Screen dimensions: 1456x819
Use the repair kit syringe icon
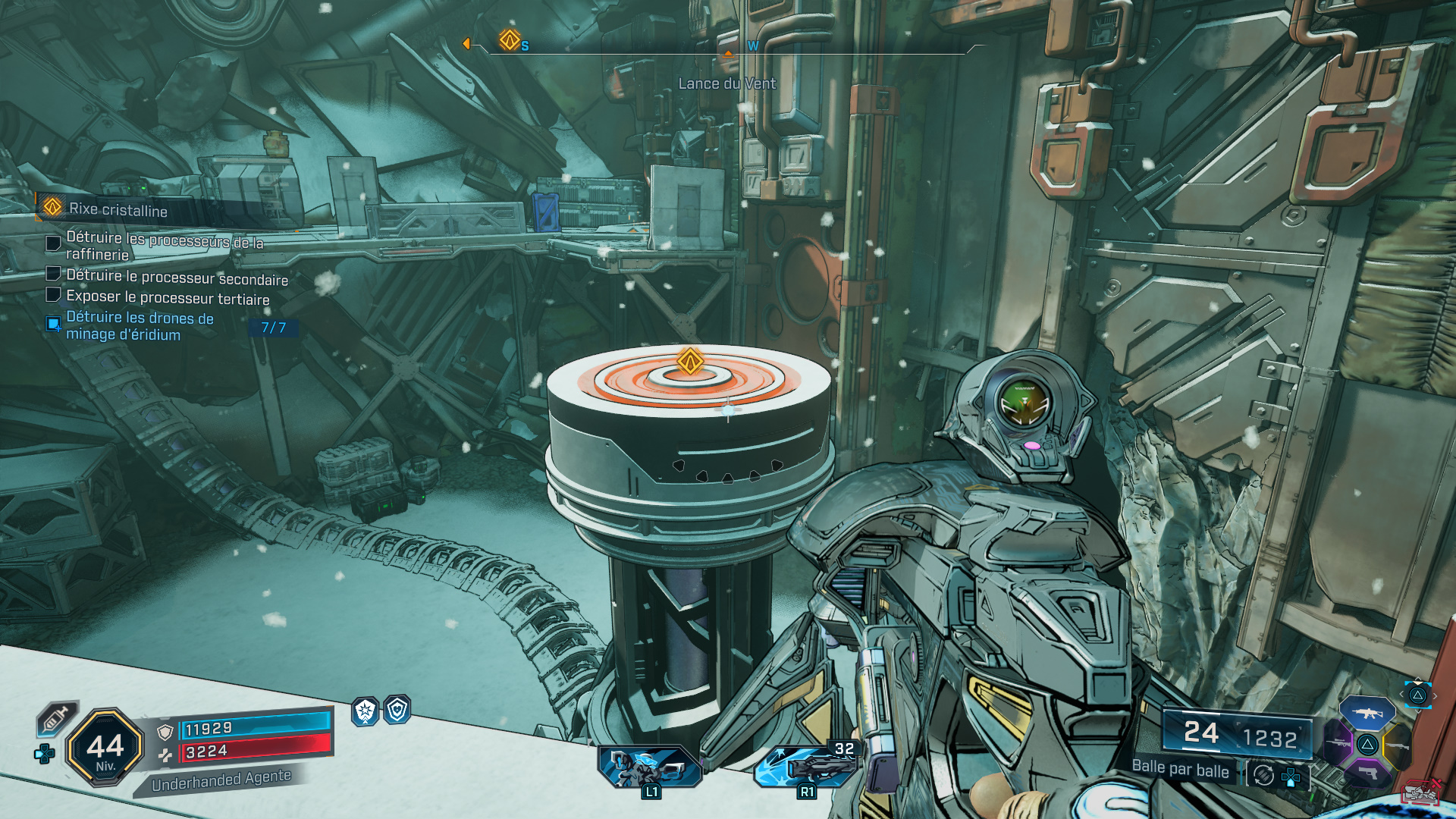[57, 718]
